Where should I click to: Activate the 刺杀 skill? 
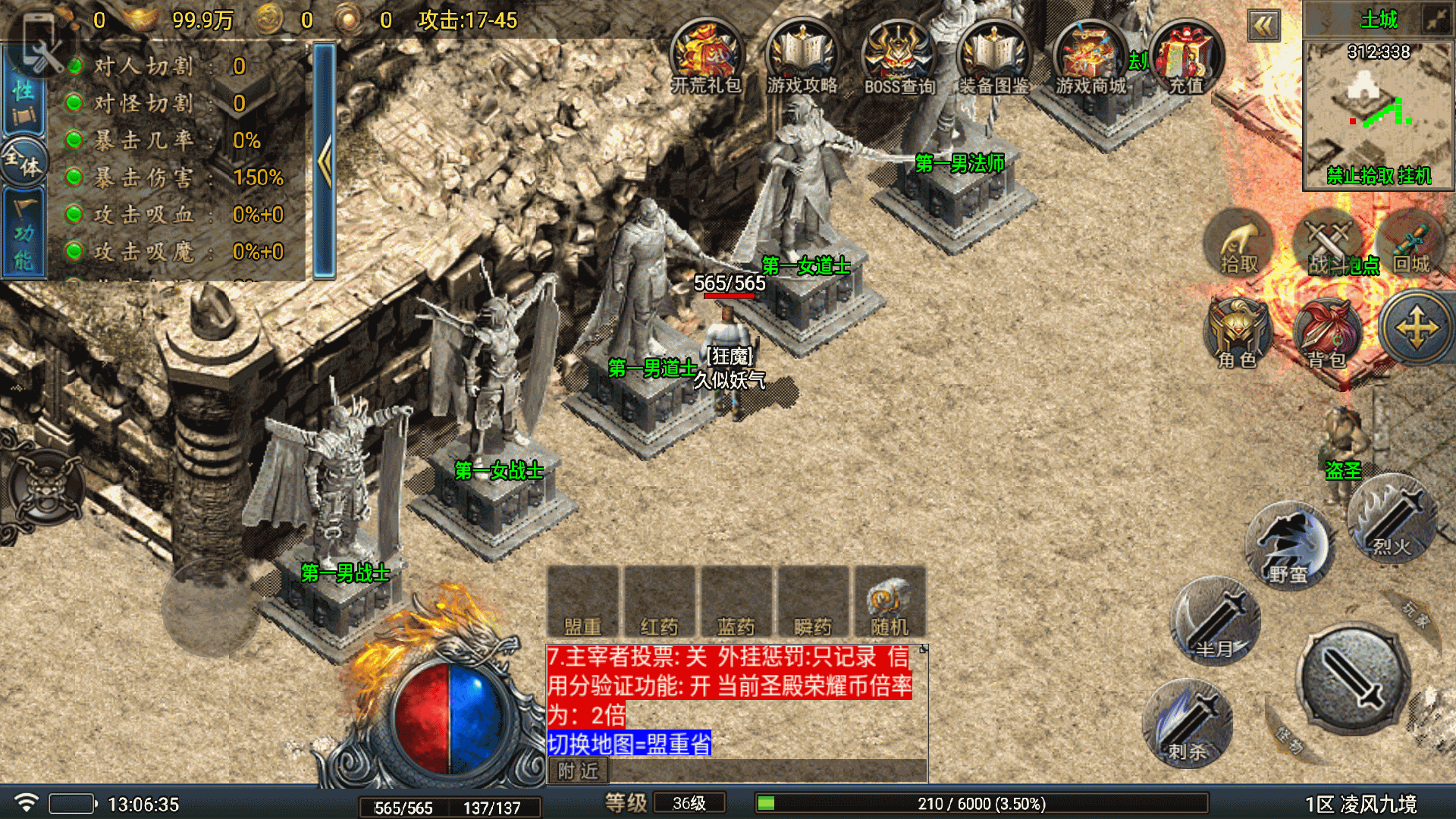(1188, 724)
